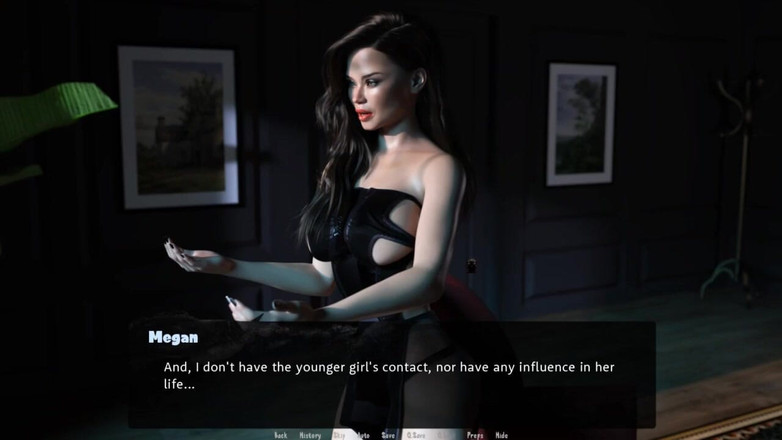Toggle Auto-advance mode
Viewport: 782px width, 440px height.
pyautogui.click(x=363, y=435)
